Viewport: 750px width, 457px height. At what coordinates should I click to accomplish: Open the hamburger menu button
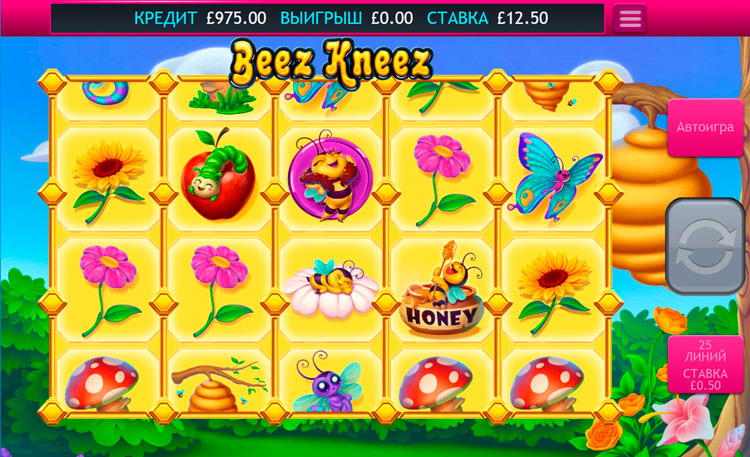coord(629,19)
